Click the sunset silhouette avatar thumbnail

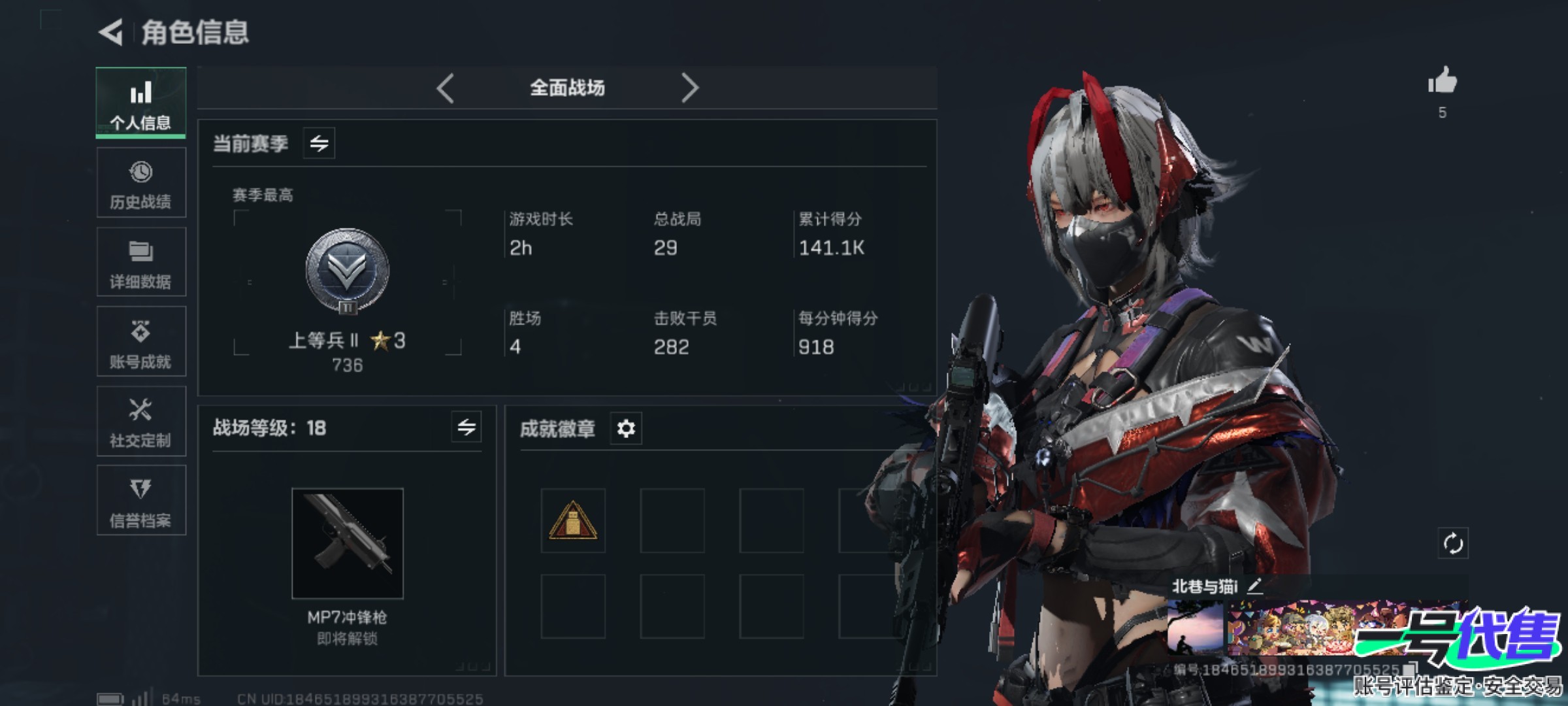coord(1195,629)
